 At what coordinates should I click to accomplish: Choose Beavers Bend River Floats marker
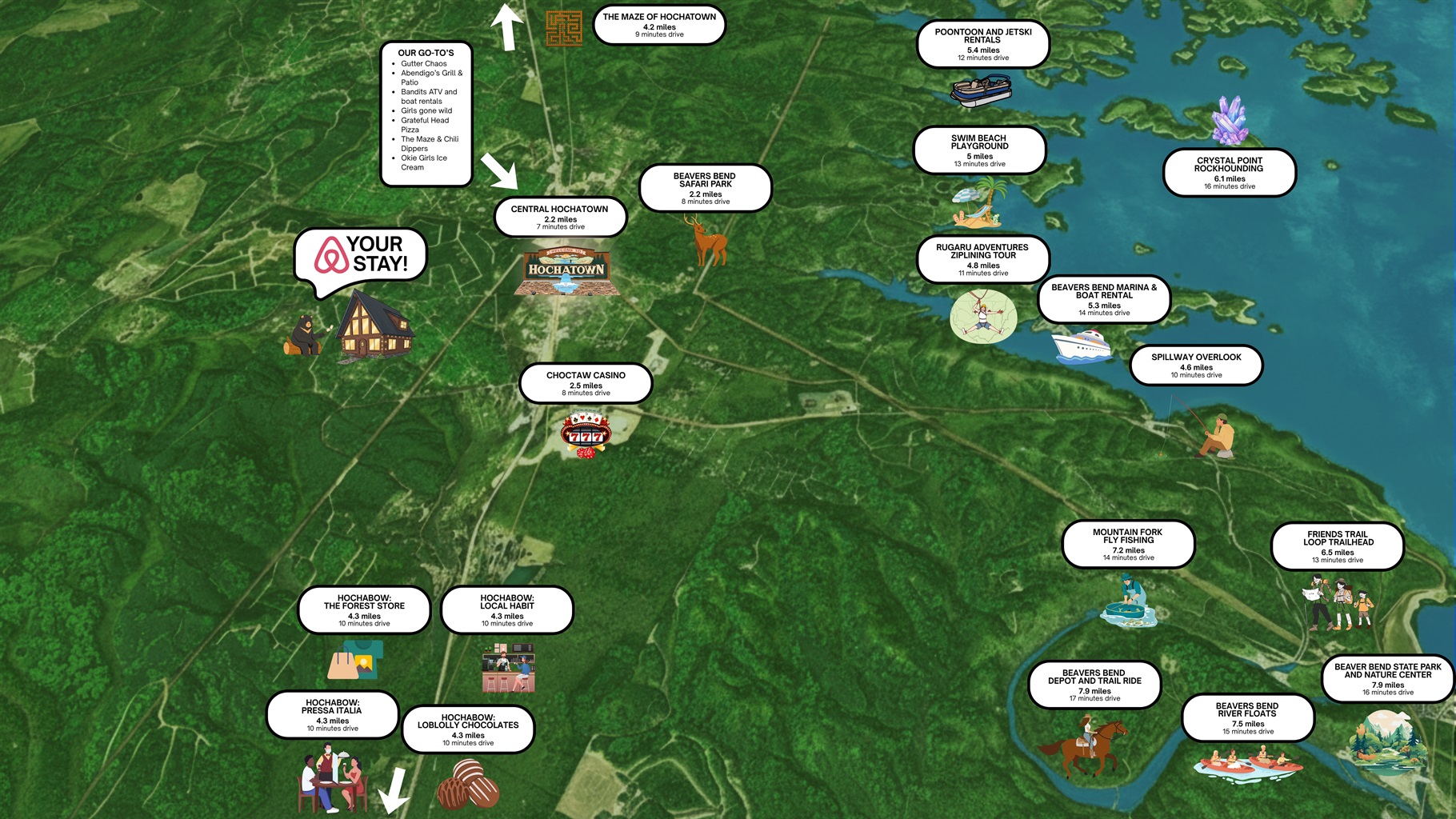click(1247, 717)
